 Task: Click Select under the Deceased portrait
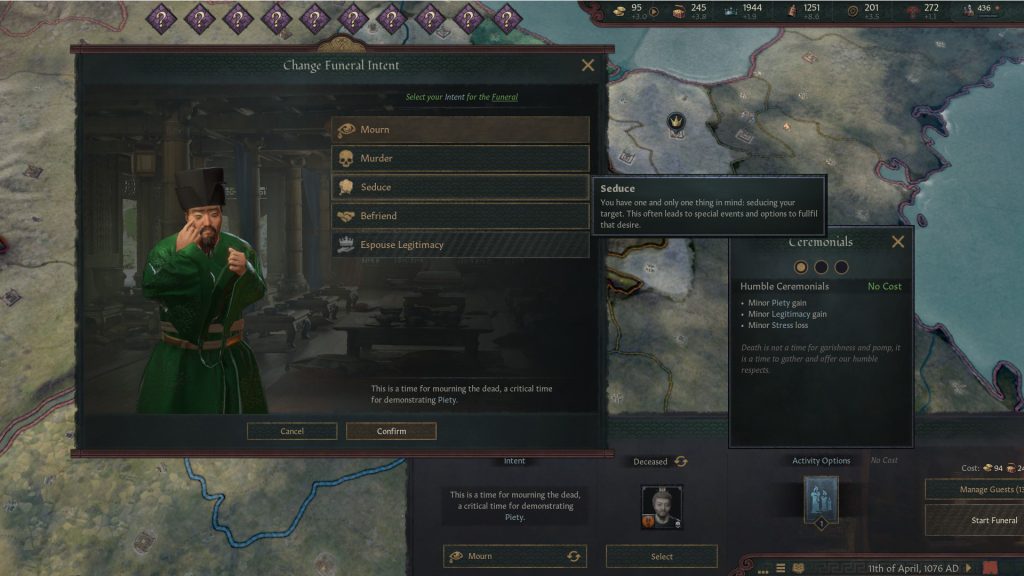point(661,556)
